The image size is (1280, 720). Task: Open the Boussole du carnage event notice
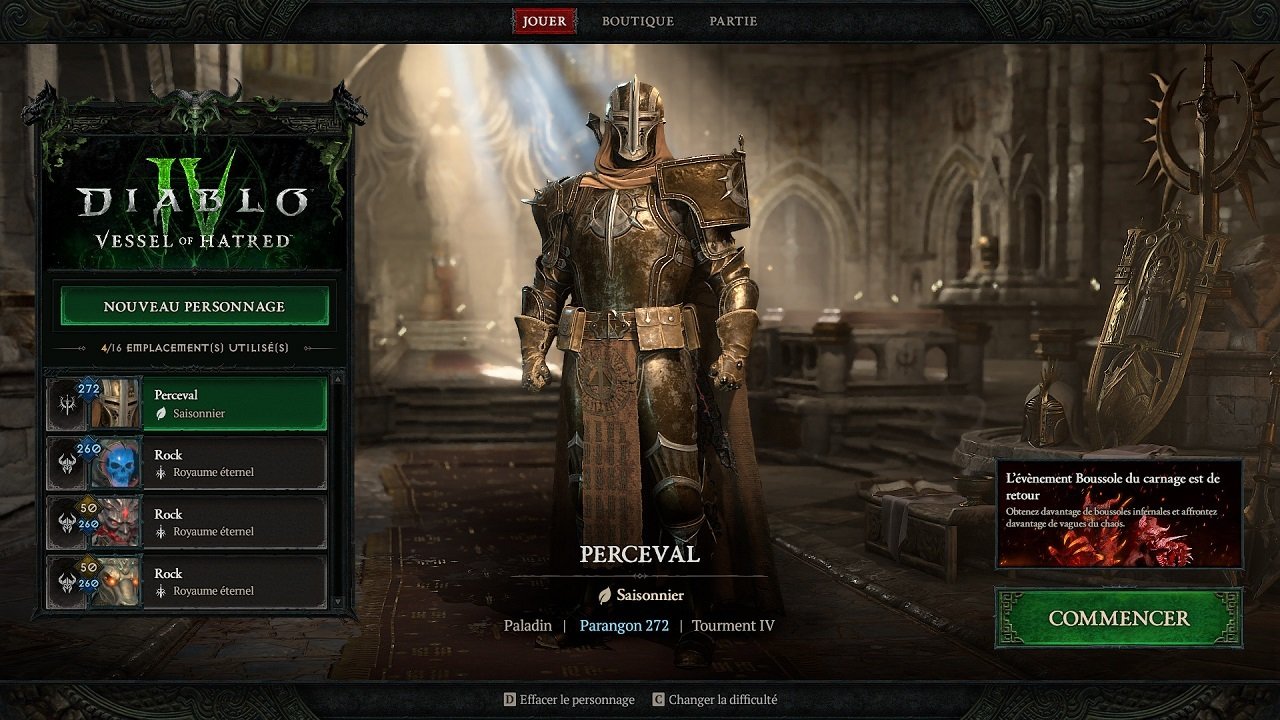(1118, 513)
